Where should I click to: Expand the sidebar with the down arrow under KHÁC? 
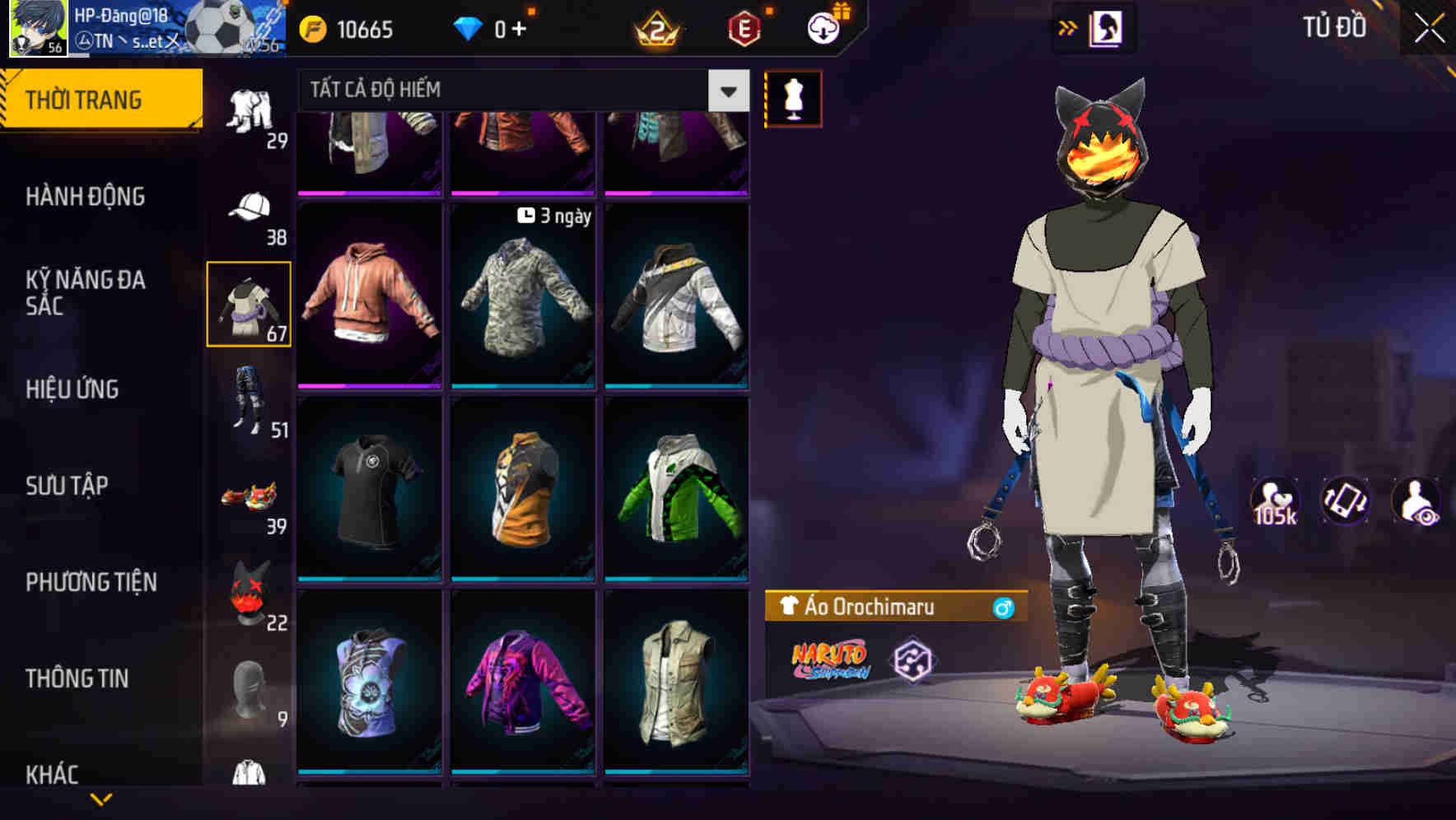pyautogui.click(x=102, y=797)
